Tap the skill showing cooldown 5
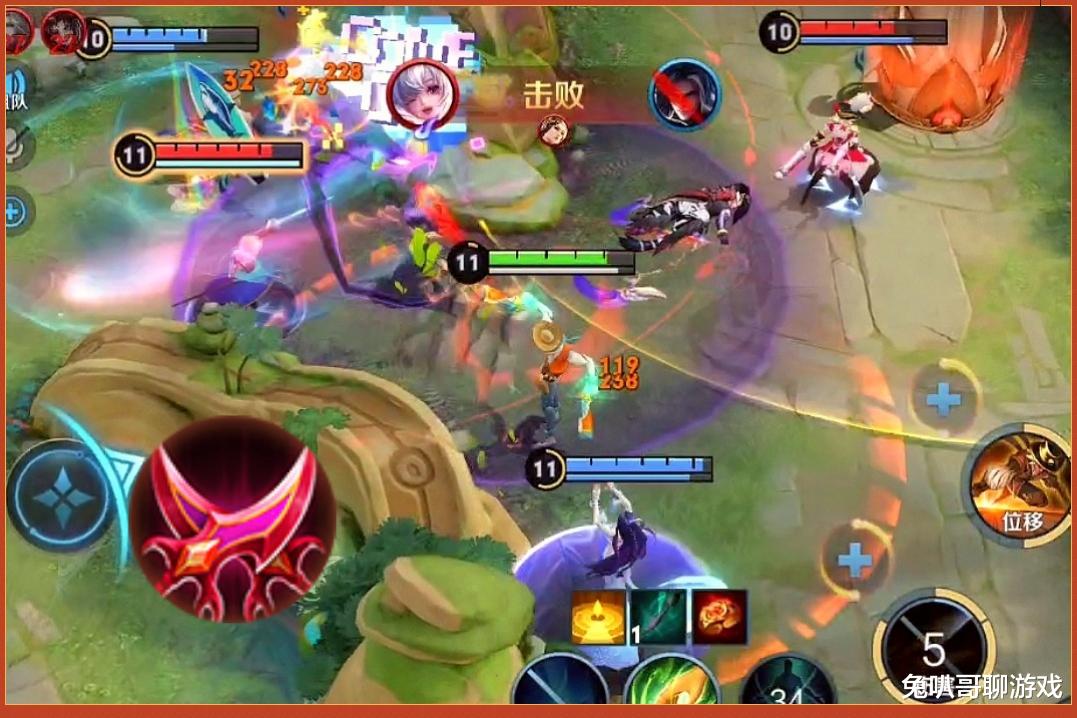Viewport: 1077px width, 718px height. click(x=933, y=650)
